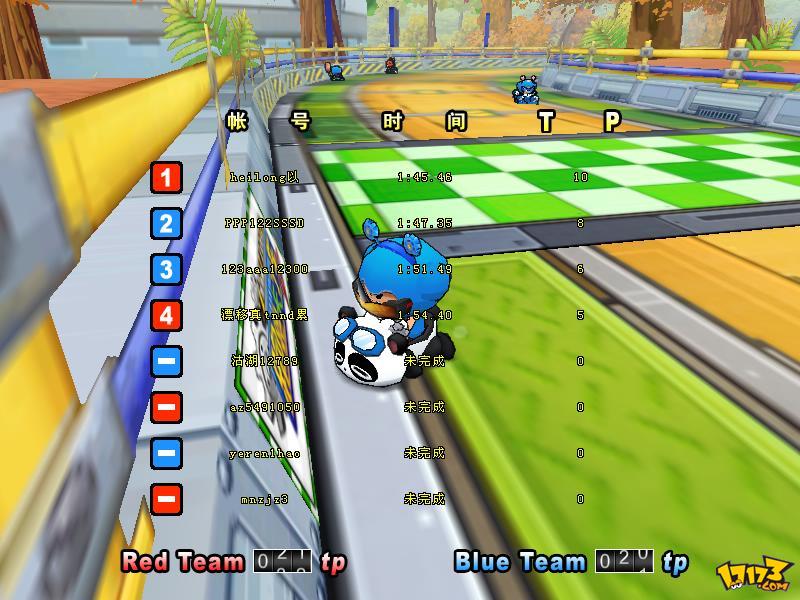Screen dimensions: 800x600
Task: Pick player mnzjz3 in the list
Action: click(x=264, y=499)
